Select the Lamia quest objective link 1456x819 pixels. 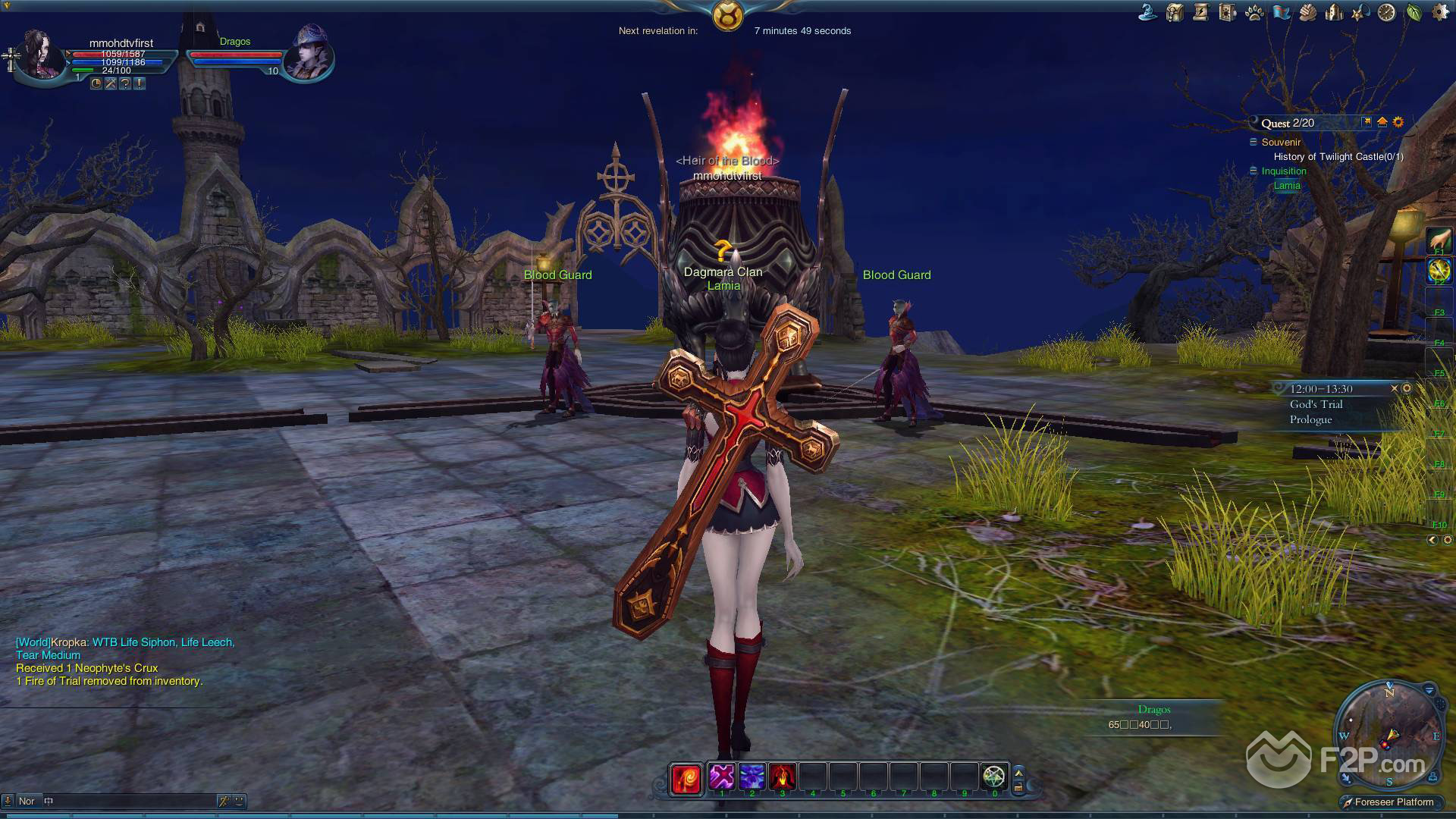1287,186
